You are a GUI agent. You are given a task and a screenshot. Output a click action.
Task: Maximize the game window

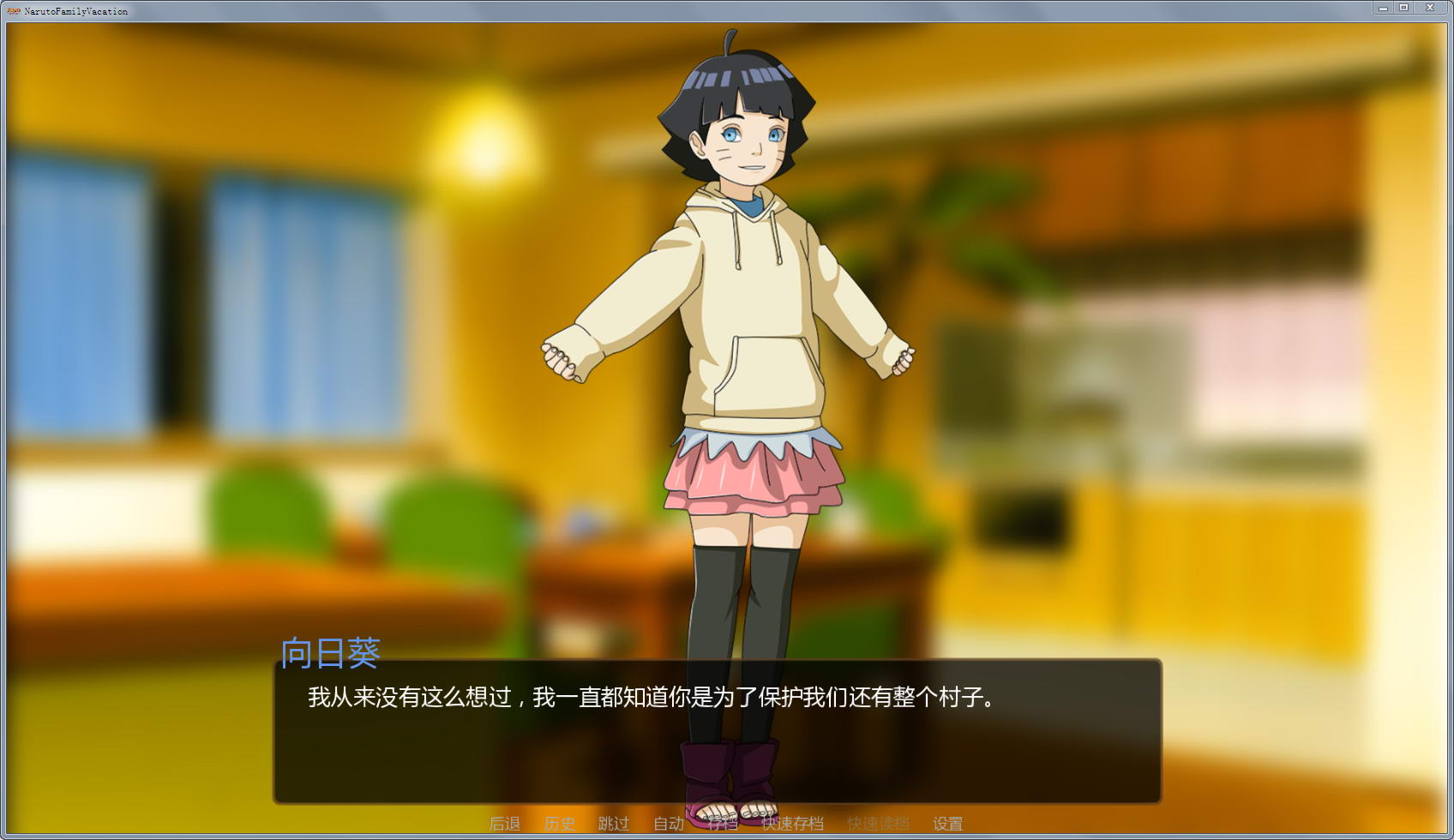[x=1406, y=7]
